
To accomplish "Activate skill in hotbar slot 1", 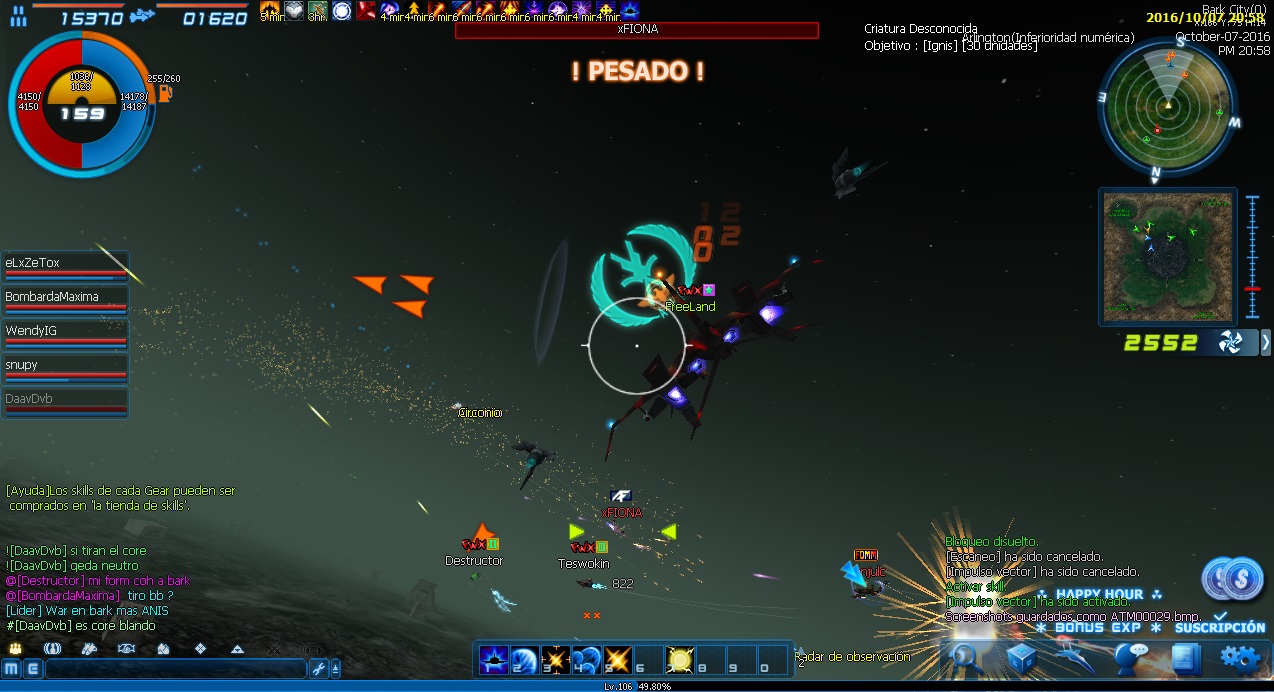I will pos(494,660).
